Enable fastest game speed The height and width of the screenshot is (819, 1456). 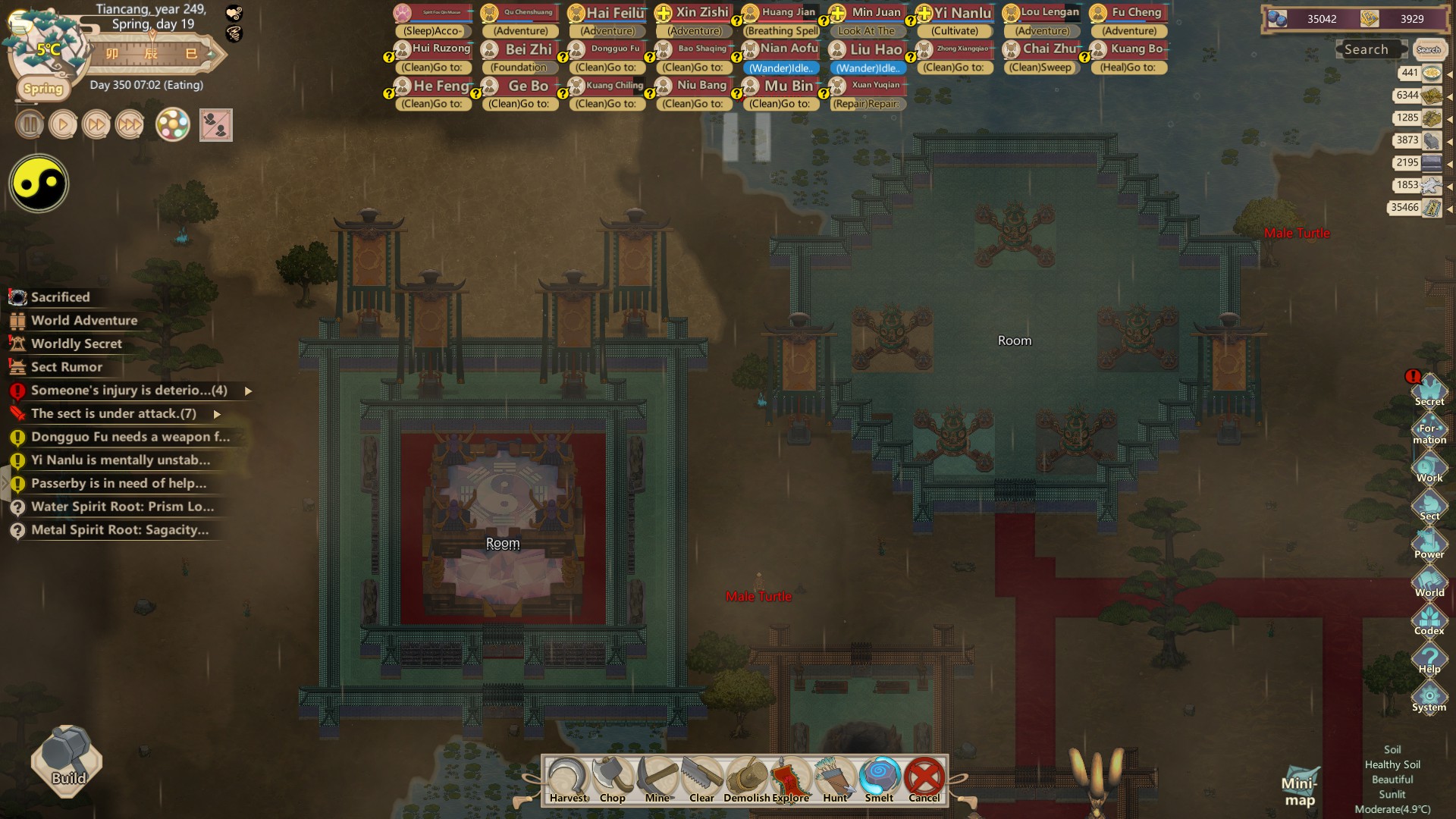[x=129, y=124]
